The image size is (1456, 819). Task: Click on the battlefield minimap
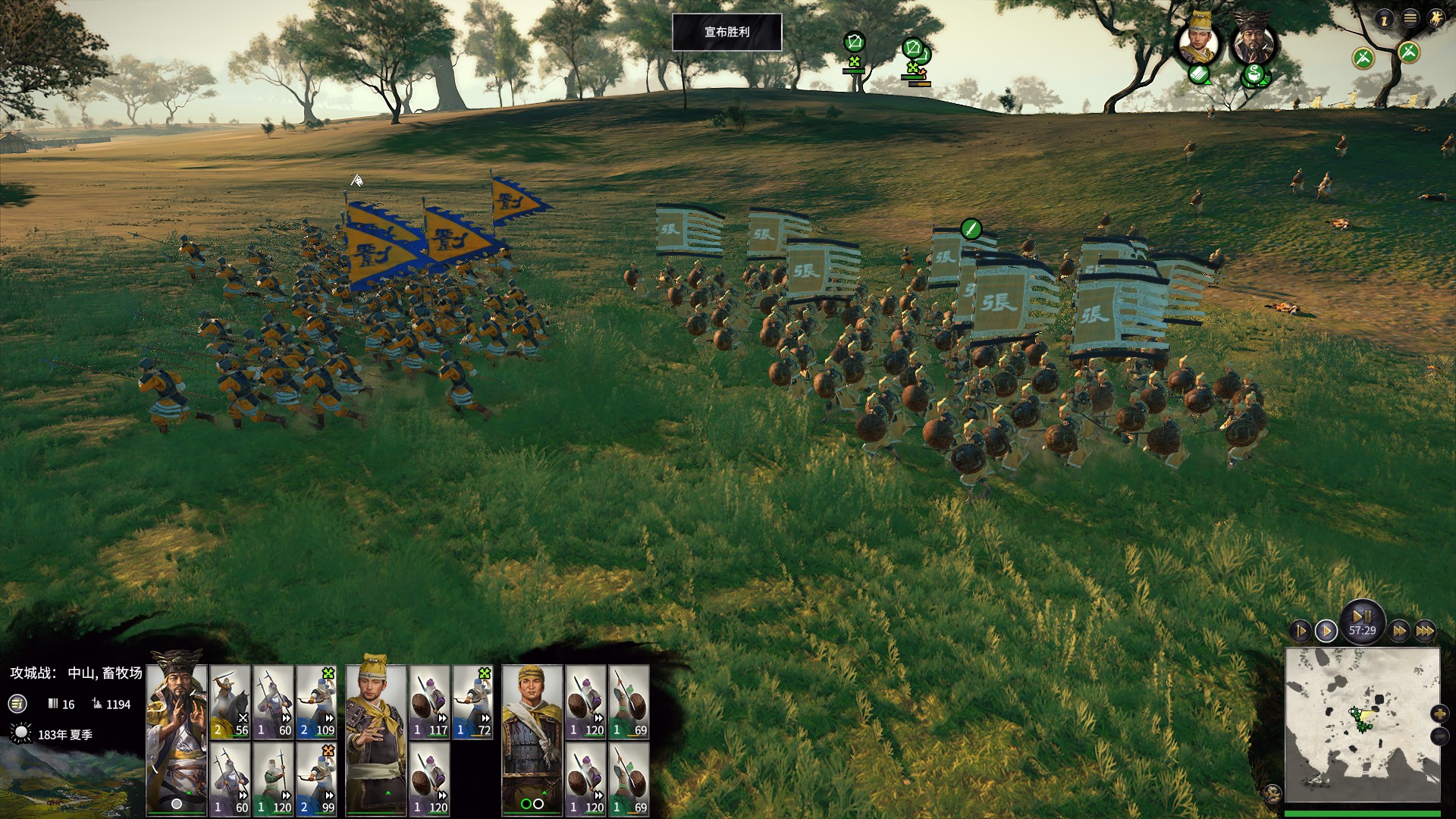[1361, 724]
